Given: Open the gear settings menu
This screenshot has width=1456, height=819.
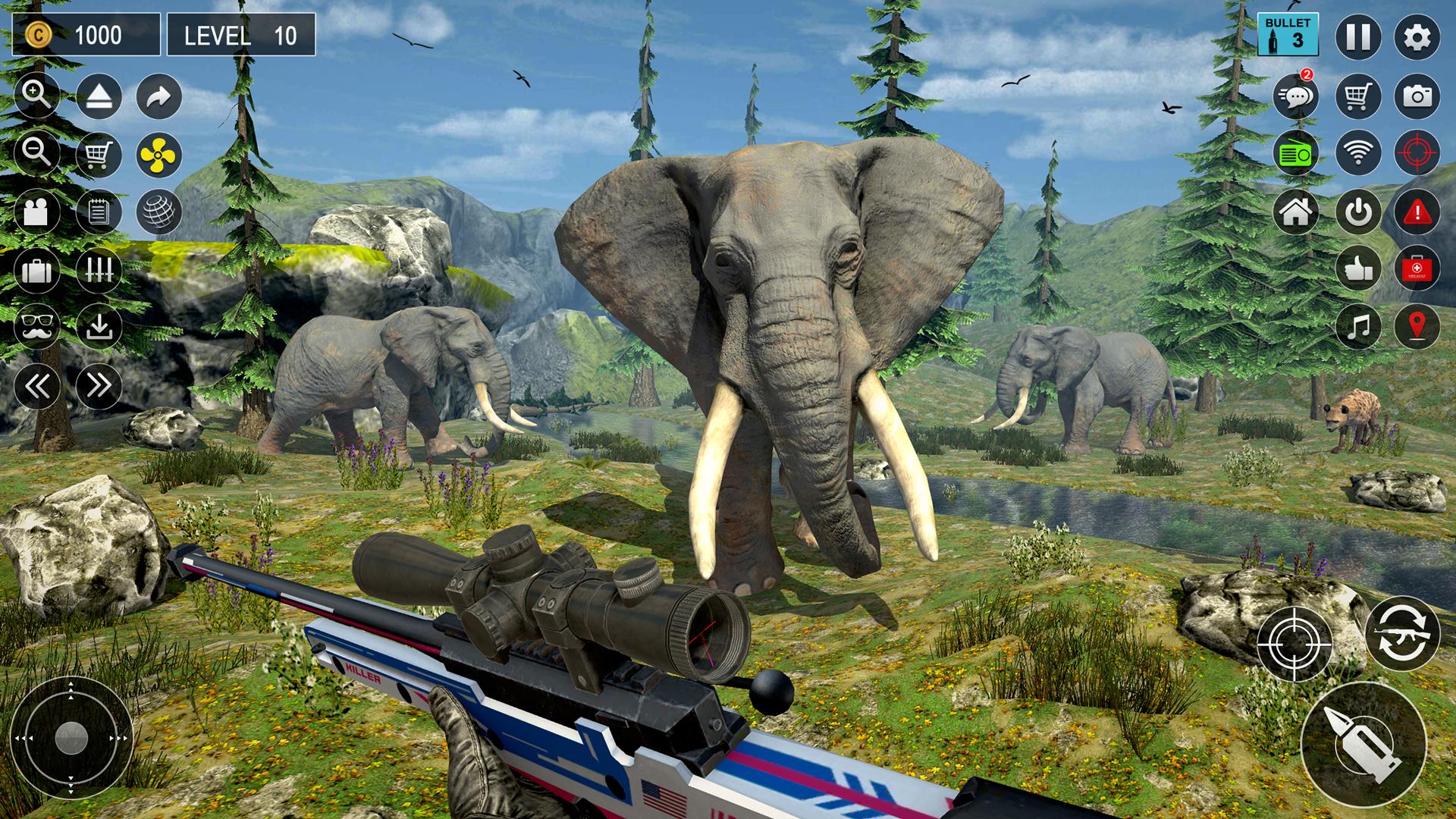Looking at the screenshot, I should (x=1417, y=36).
